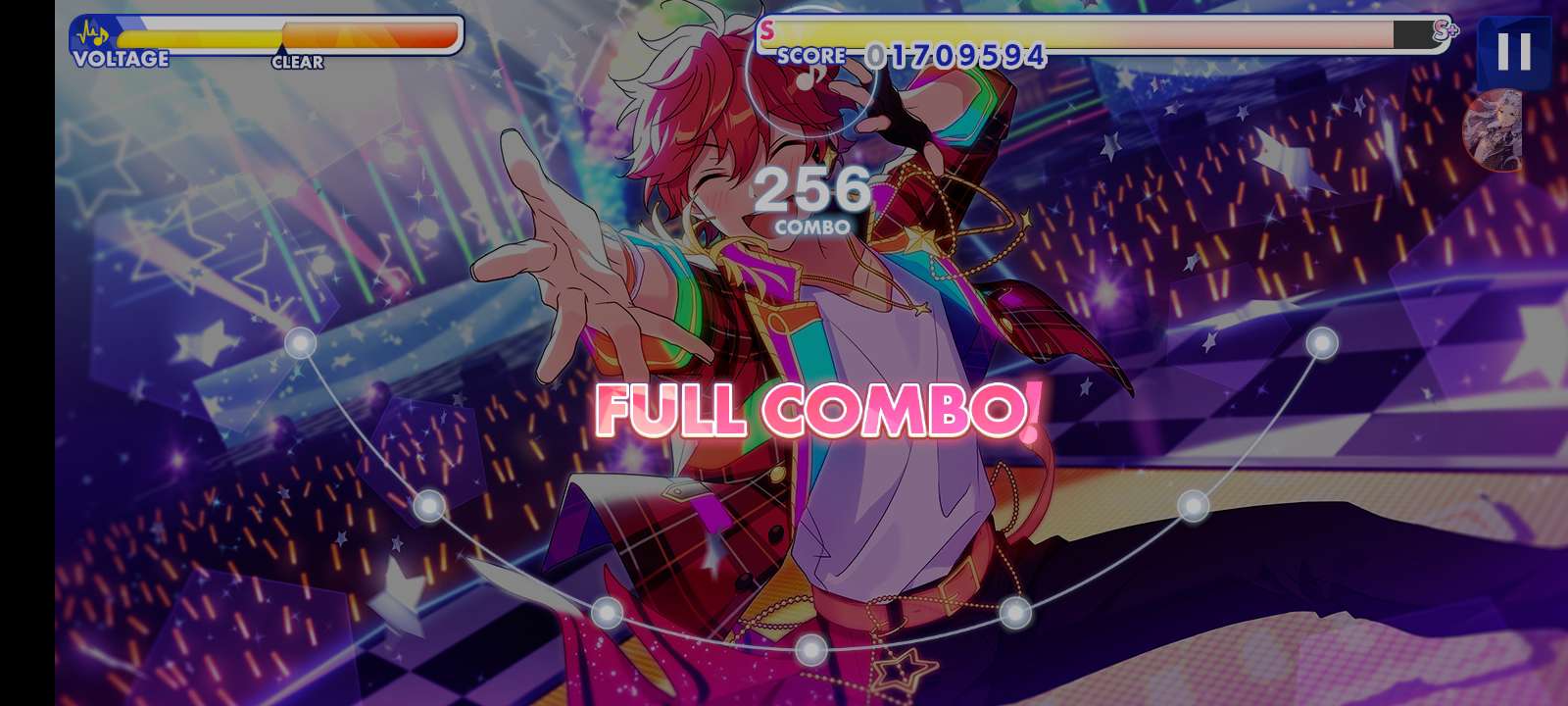Select the VOLTAGE music-note gauge icon
The image size is (1568, 706).
pyautogui.click(x=93, y=32)
